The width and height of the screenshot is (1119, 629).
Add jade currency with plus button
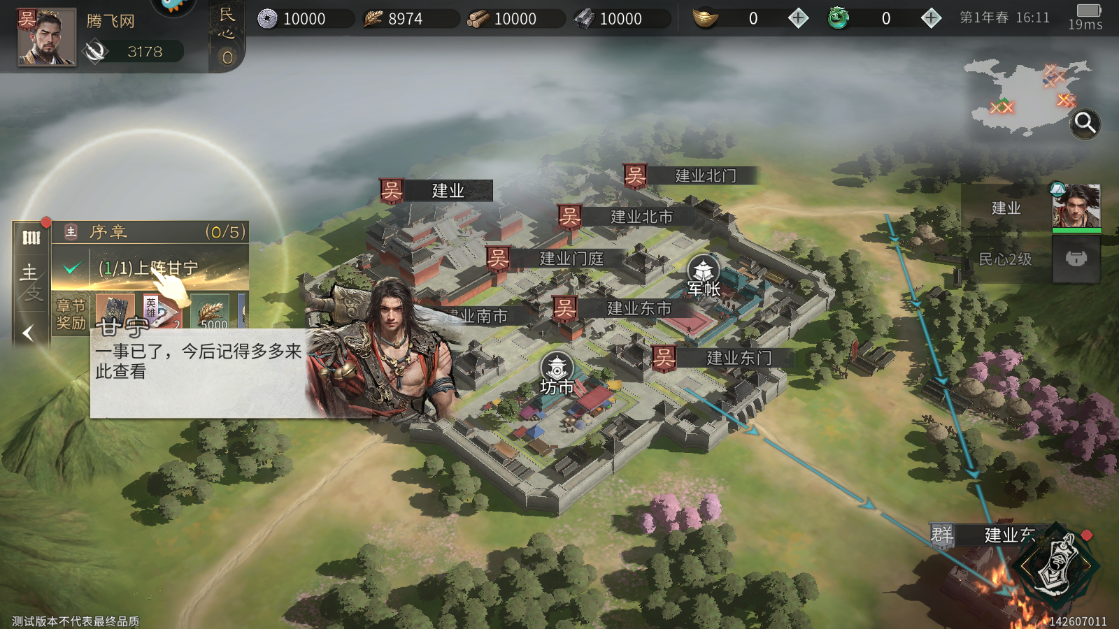click(931, 18)
